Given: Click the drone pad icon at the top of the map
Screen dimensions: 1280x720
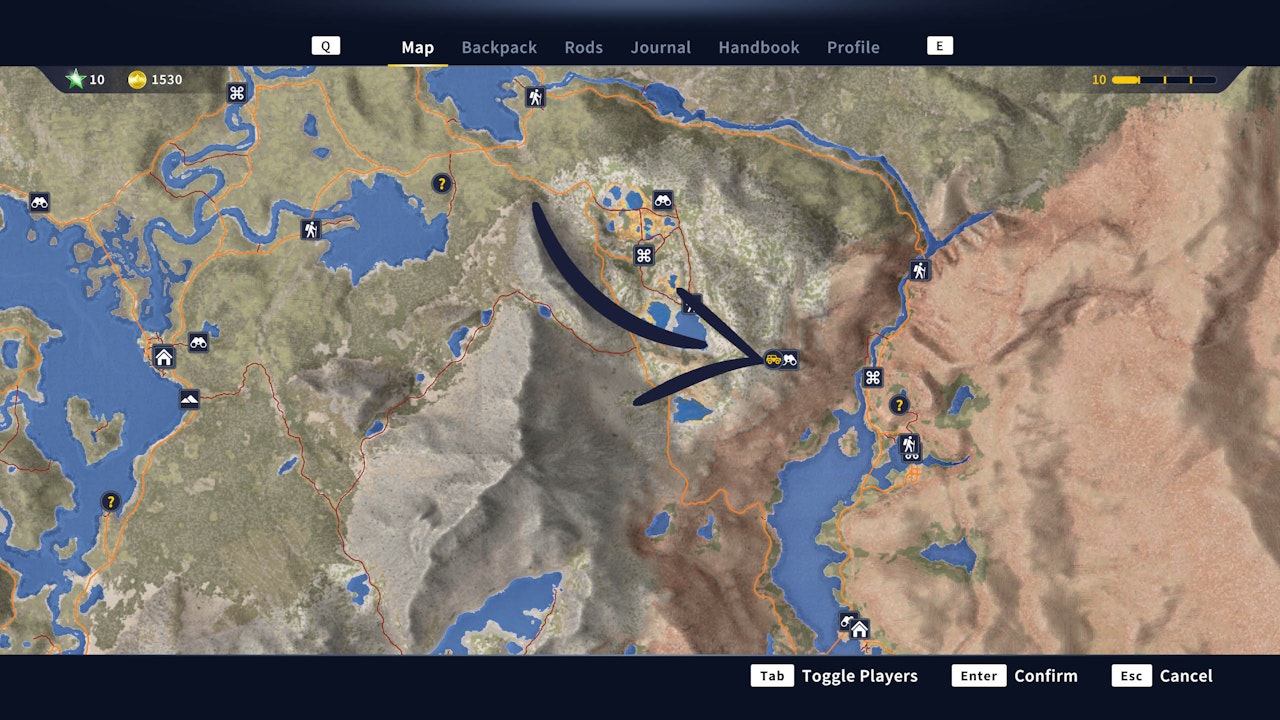Looking at the screenshot, I should pos(236,90).
